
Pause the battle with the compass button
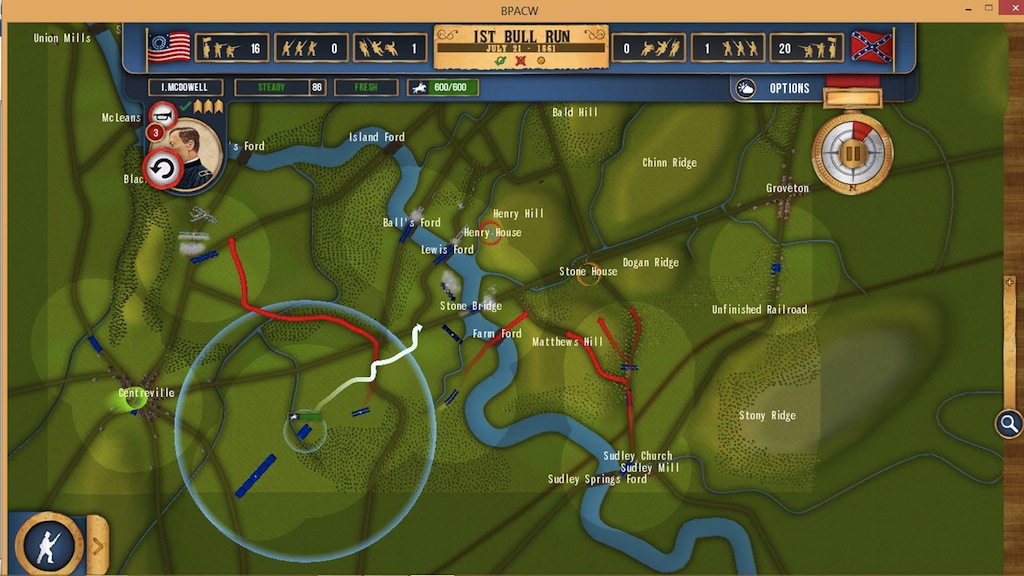852,154
